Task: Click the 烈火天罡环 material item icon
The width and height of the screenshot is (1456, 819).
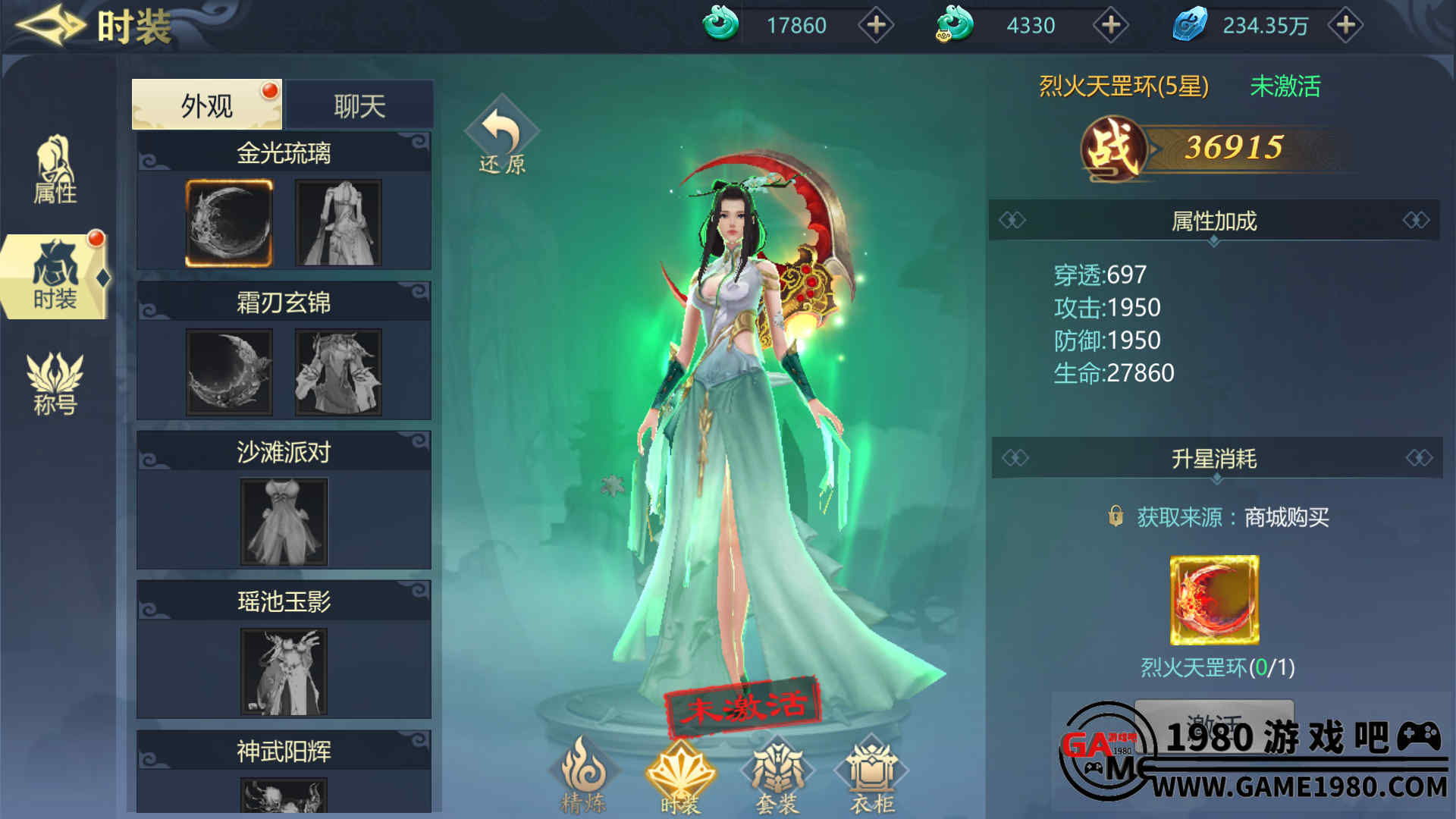Action: (x=1214, y=600)
